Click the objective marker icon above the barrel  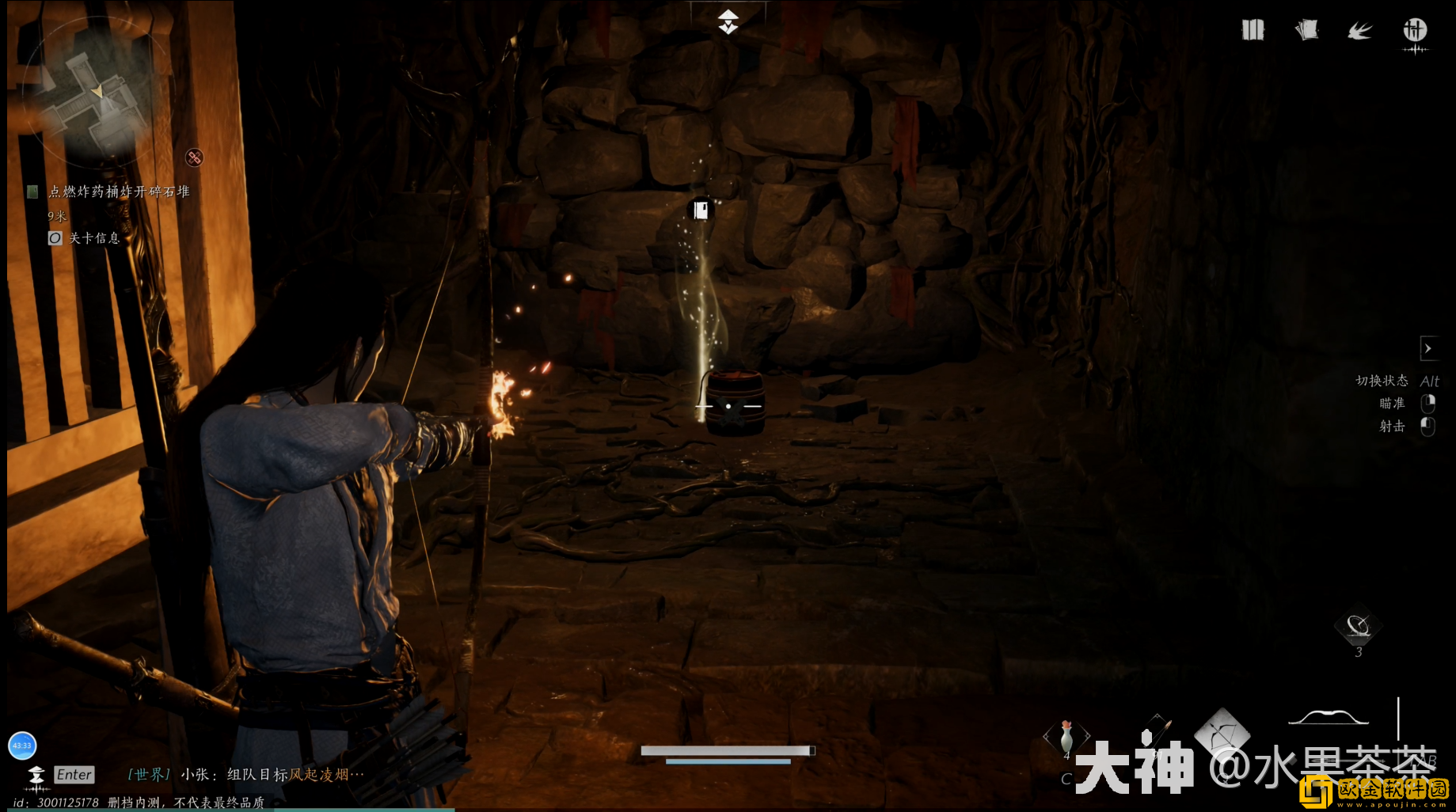[x=701, y=210]
